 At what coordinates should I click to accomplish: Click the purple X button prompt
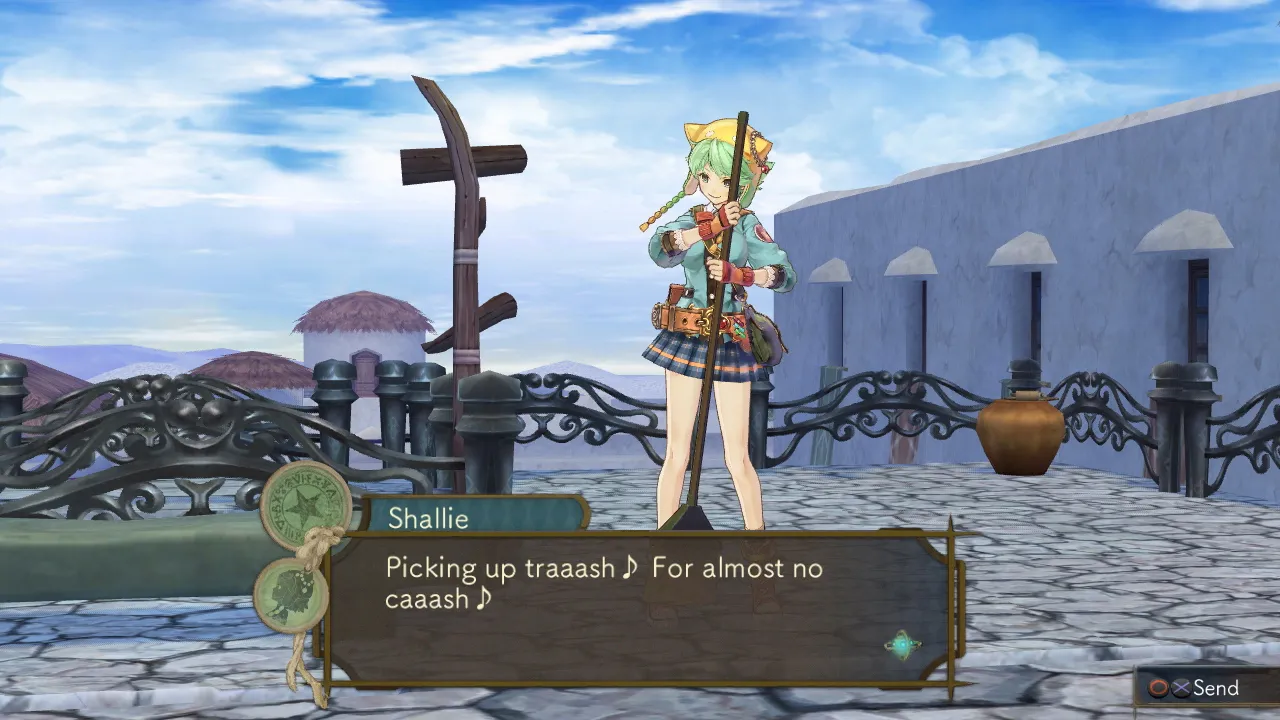1181,687
